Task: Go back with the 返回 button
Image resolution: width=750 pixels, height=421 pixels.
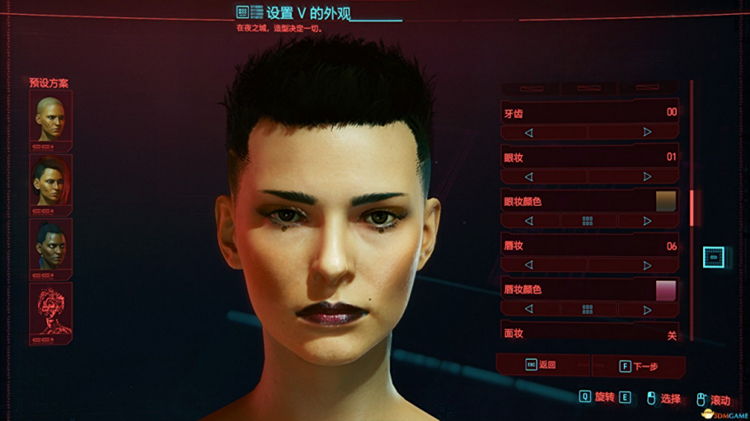Action: pos(543,366)
